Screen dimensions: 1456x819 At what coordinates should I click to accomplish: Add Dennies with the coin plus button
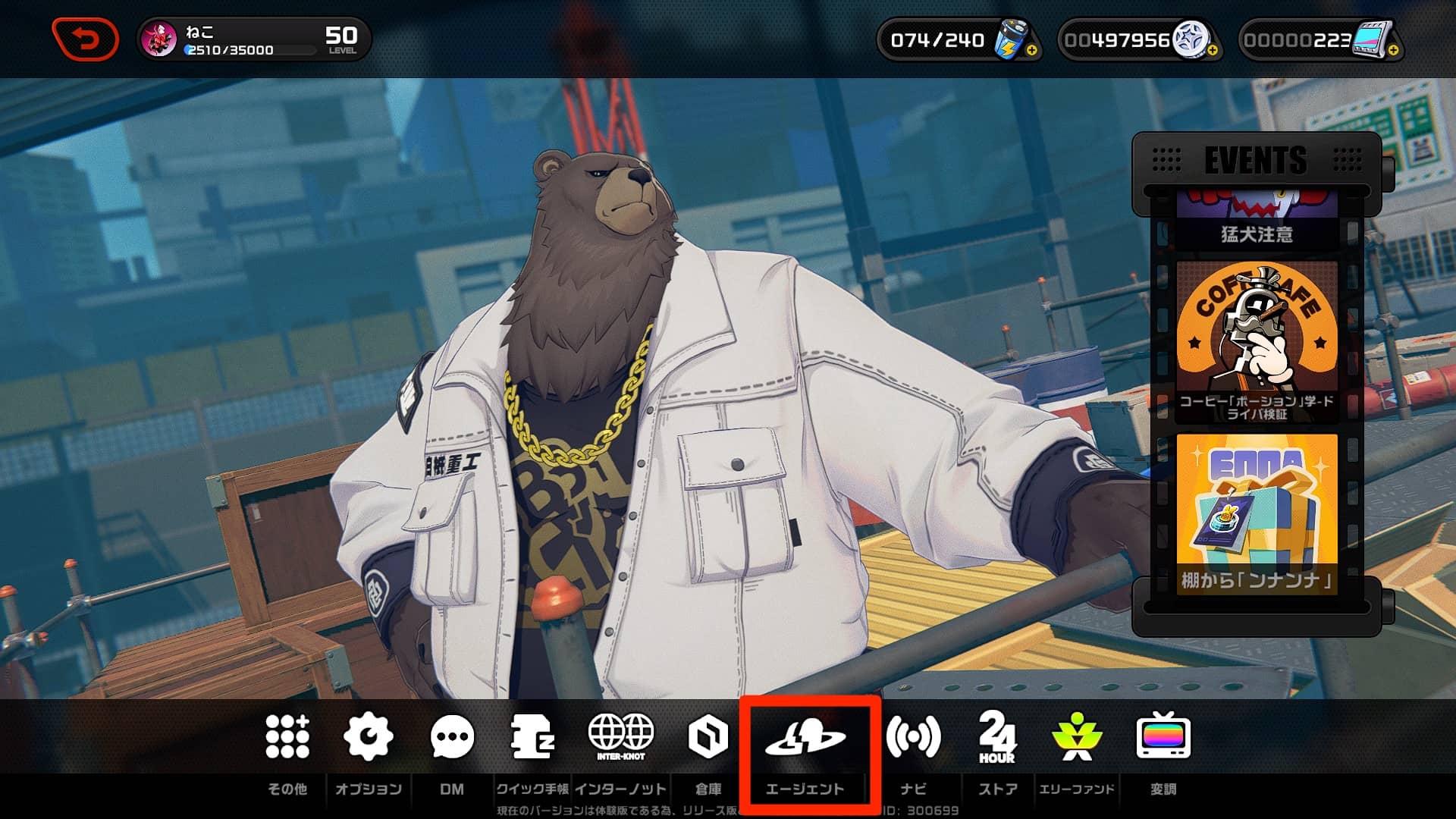coord(1212,51)
